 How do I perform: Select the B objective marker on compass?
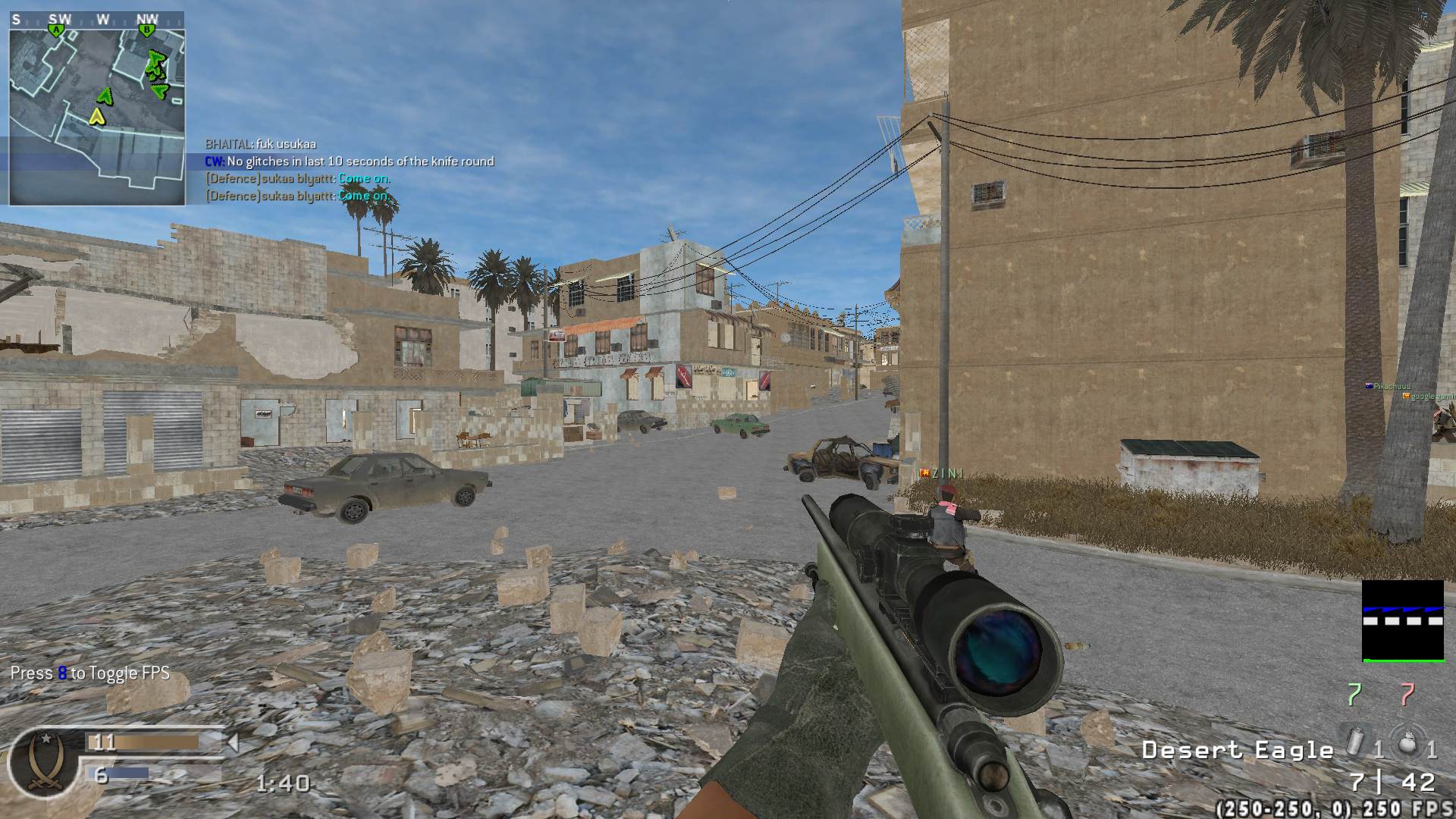tap(147, 30)
